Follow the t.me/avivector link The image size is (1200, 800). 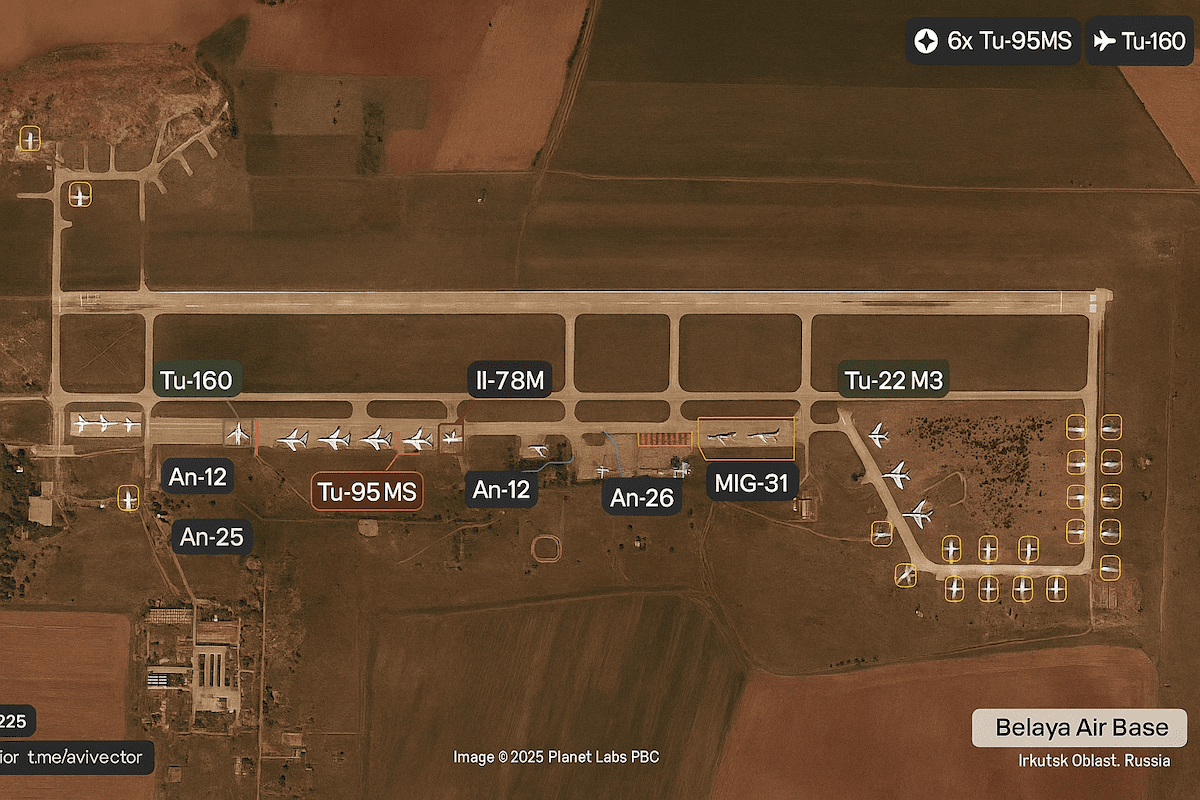point(85,756)
